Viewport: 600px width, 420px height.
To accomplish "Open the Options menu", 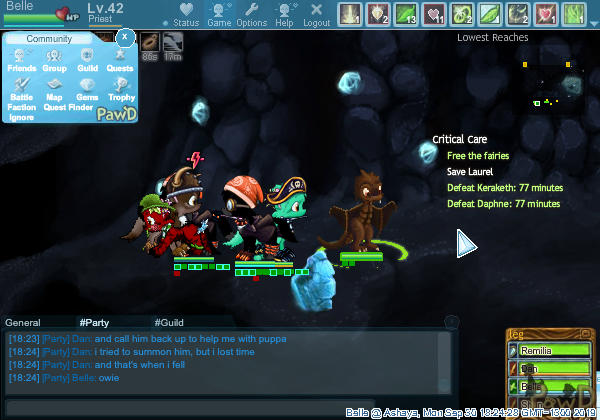I will coord(252,14).
